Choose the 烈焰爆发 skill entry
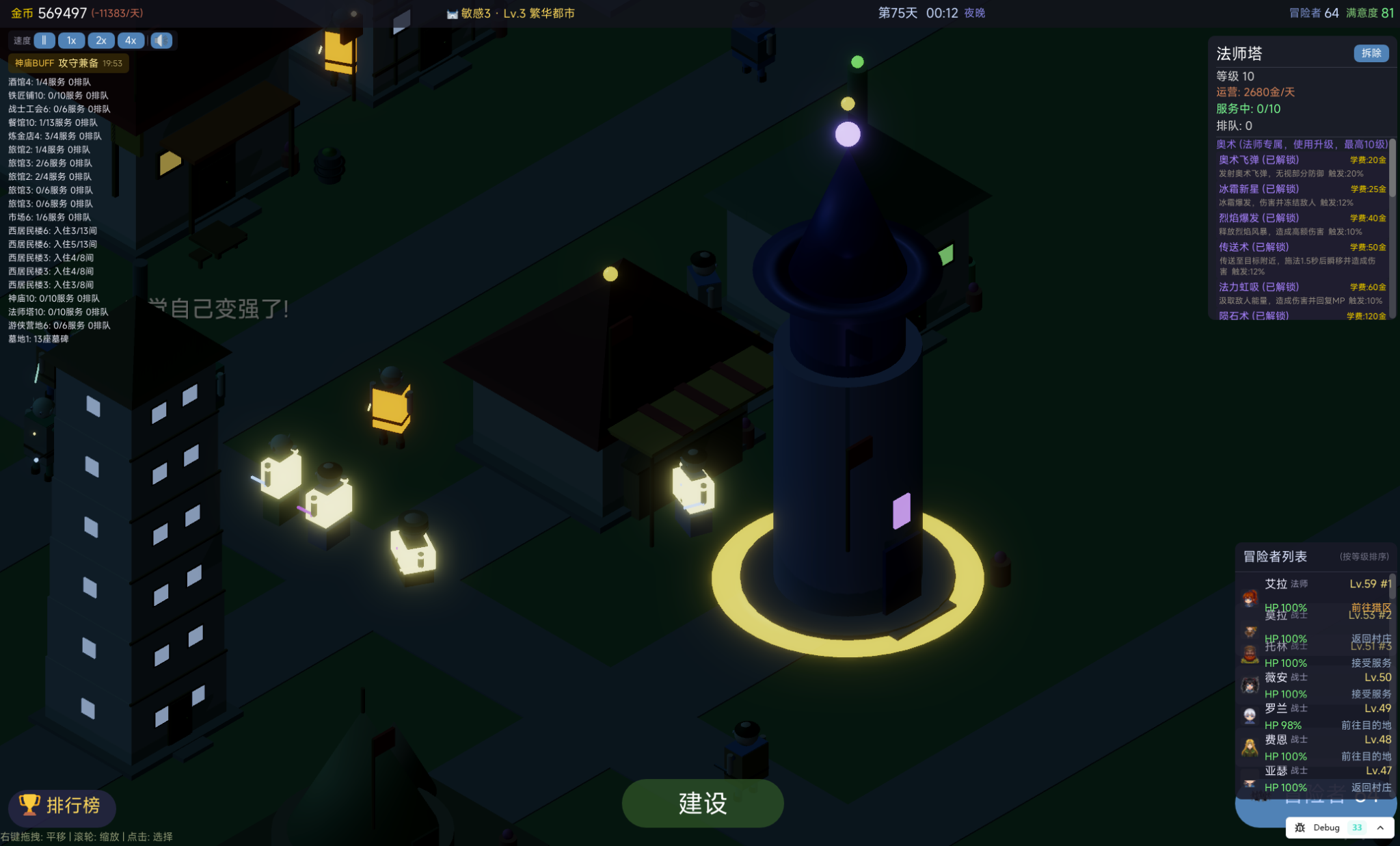Screen dimensions: 1400x846 tap(1258, 218)
